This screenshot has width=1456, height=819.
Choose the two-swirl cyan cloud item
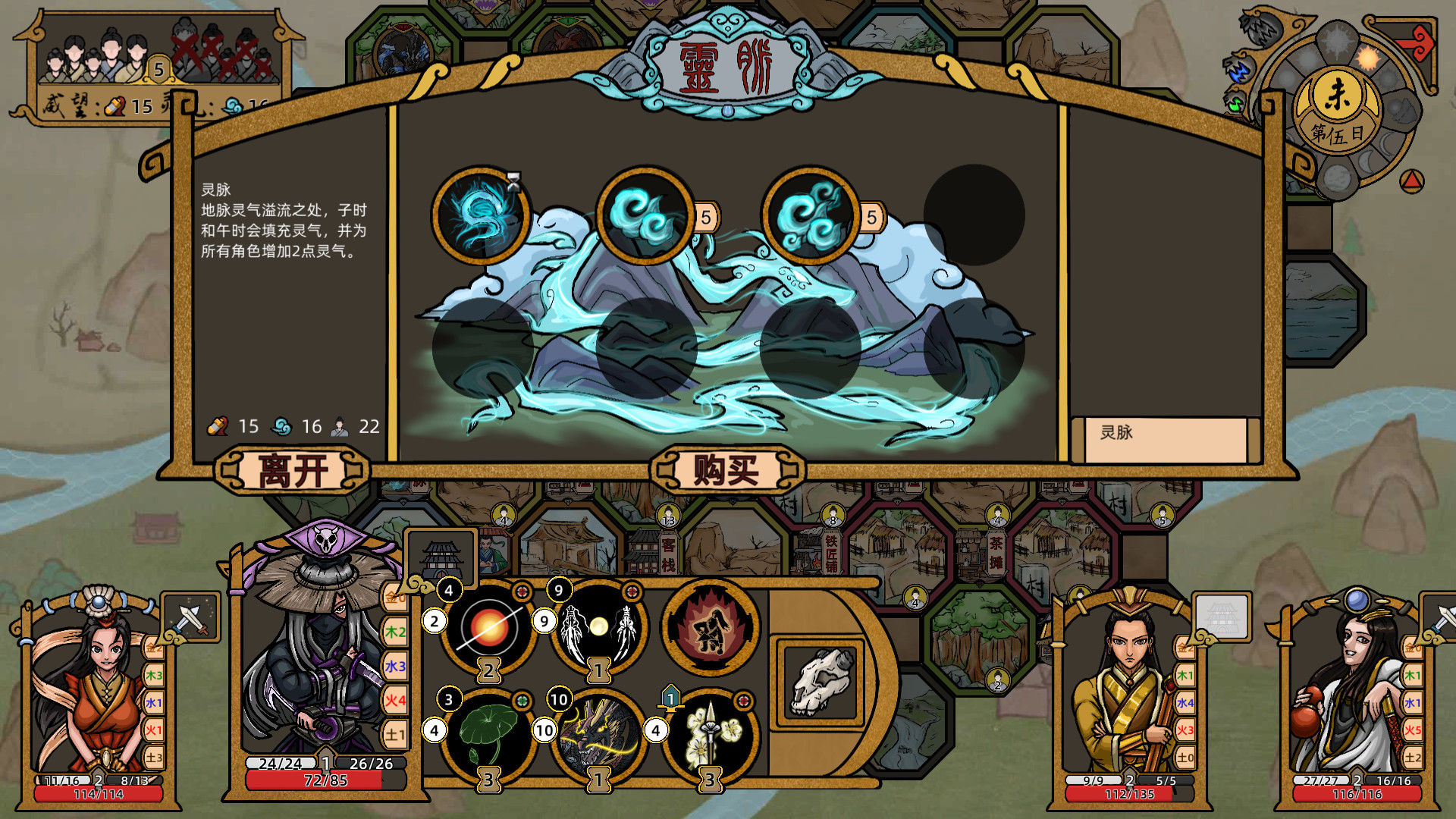pos(645,216)
